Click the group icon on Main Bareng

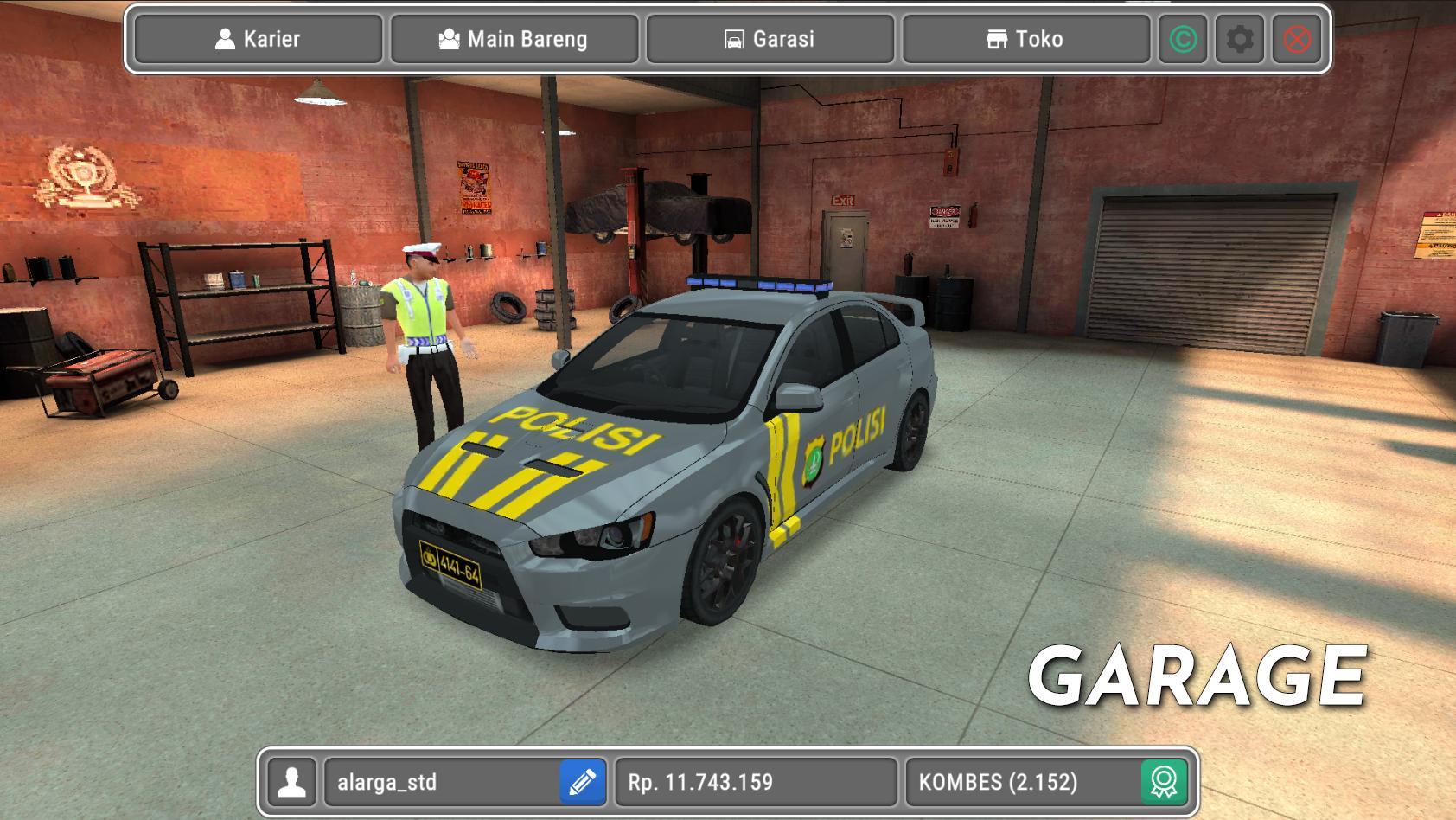tap(450, 39)
